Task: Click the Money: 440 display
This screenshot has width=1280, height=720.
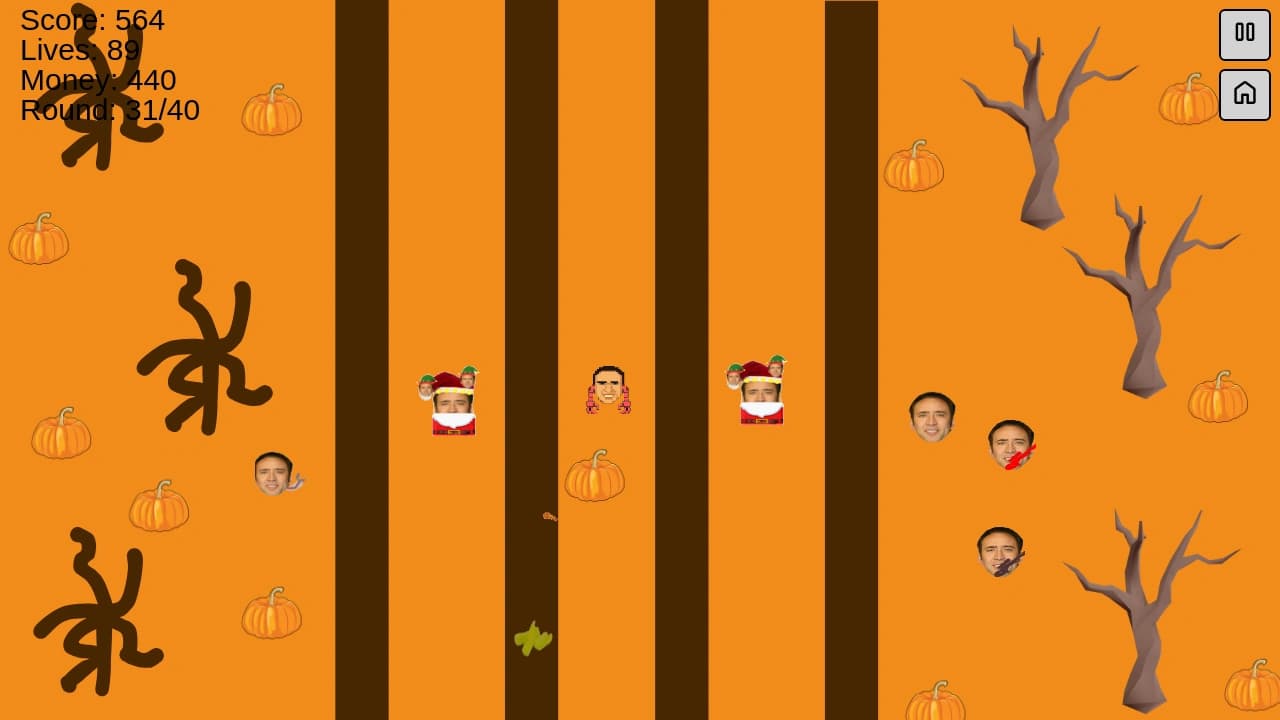Action: (x=97, y=81)
